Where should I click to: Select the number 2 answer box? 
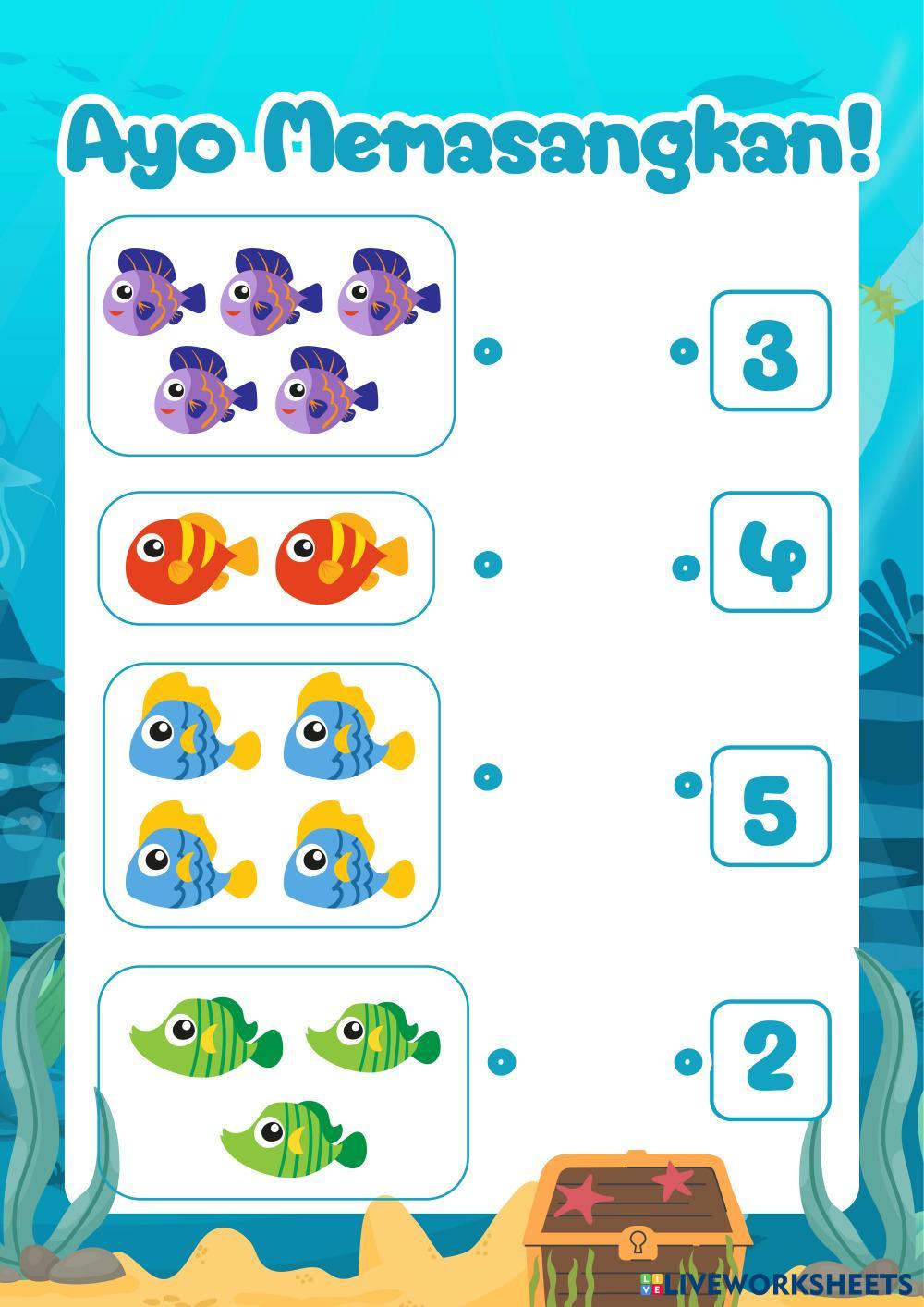[x=770, y=1059]
